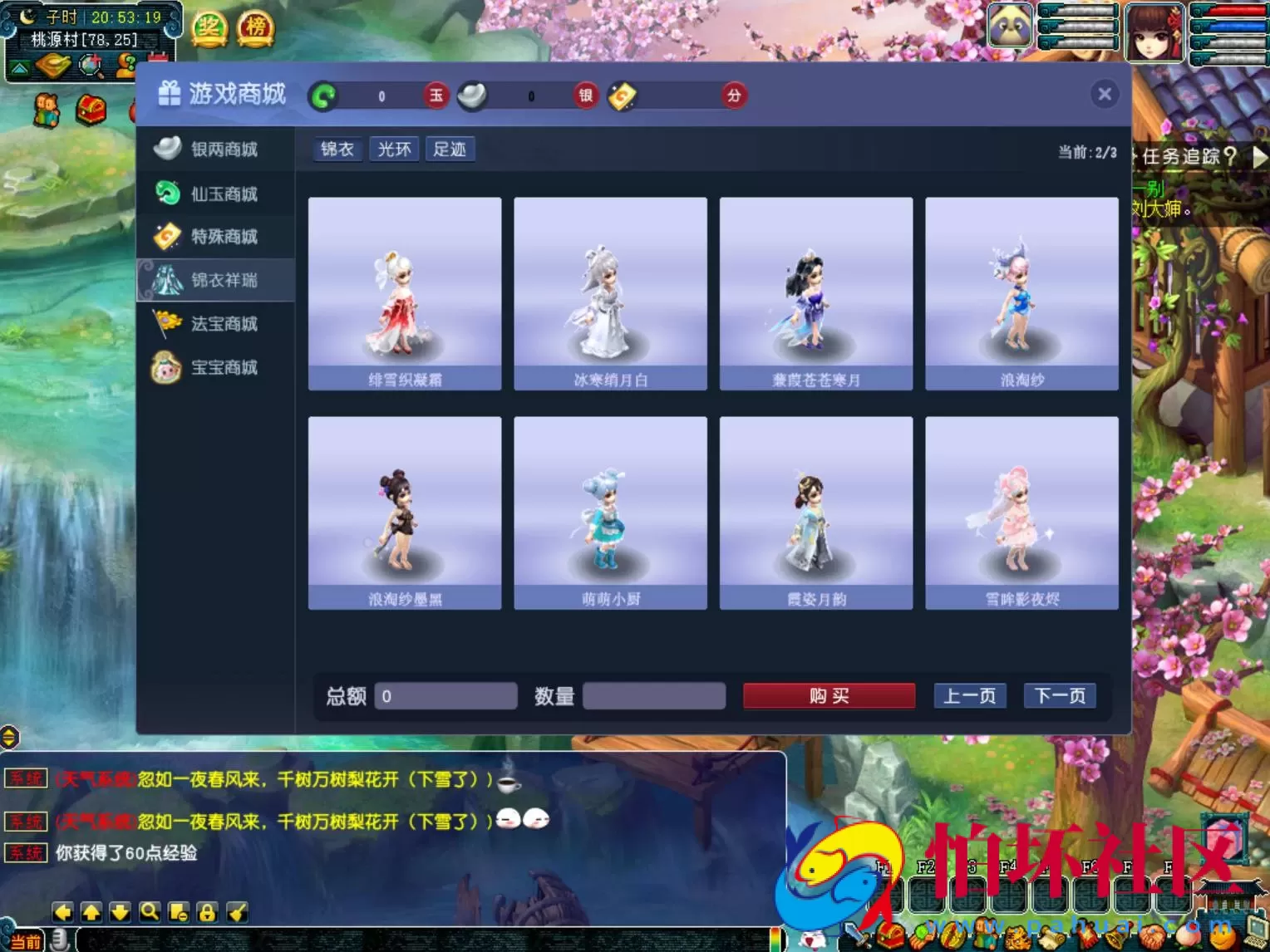Switch to the 足迹 tab
Image resolution: width=1270 pixels, height=952 pixels.
click(x=450, y=149)
